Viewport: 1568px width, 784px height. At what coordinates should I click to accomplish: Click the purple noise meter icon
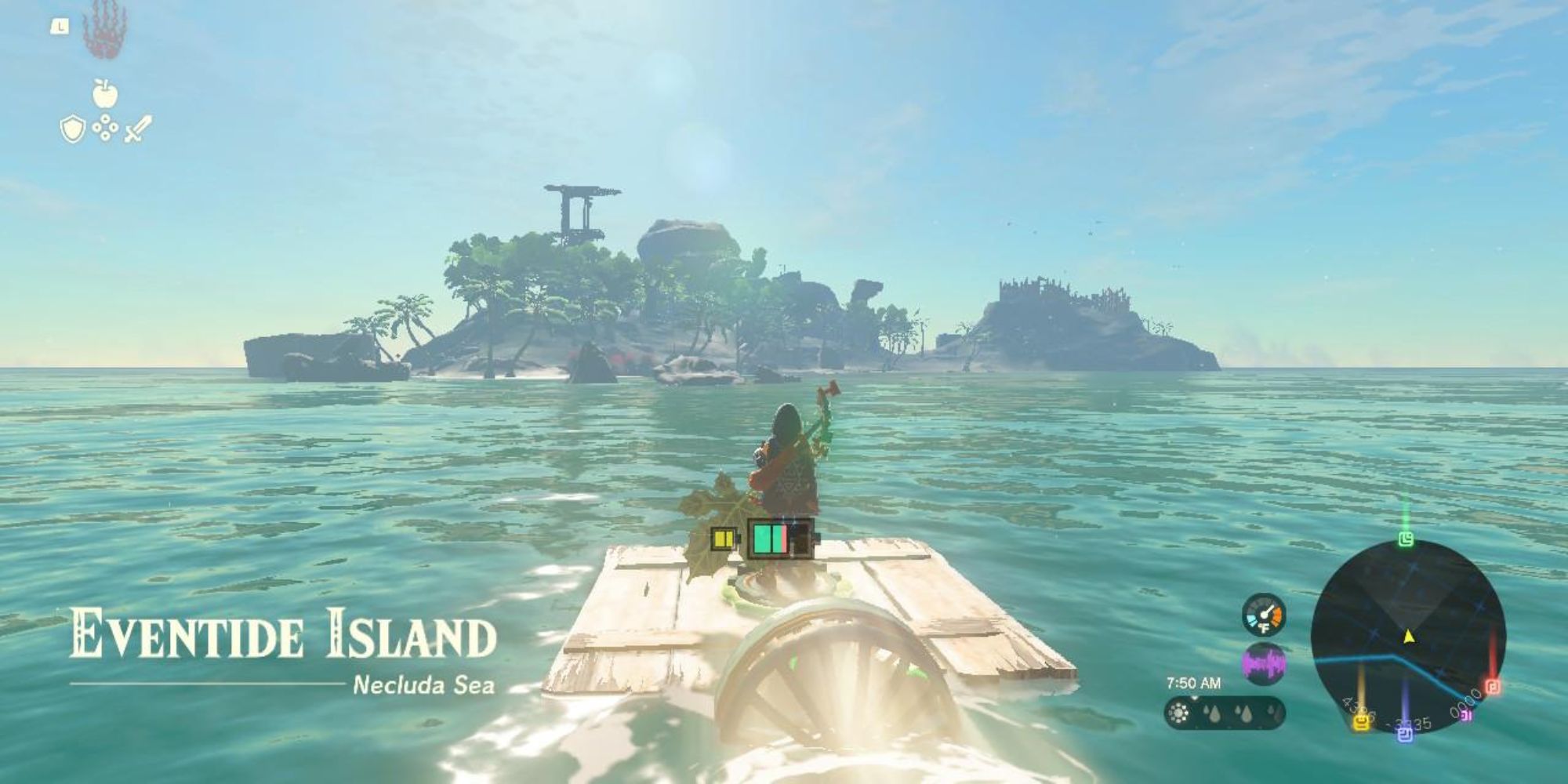coord(1264,663)
